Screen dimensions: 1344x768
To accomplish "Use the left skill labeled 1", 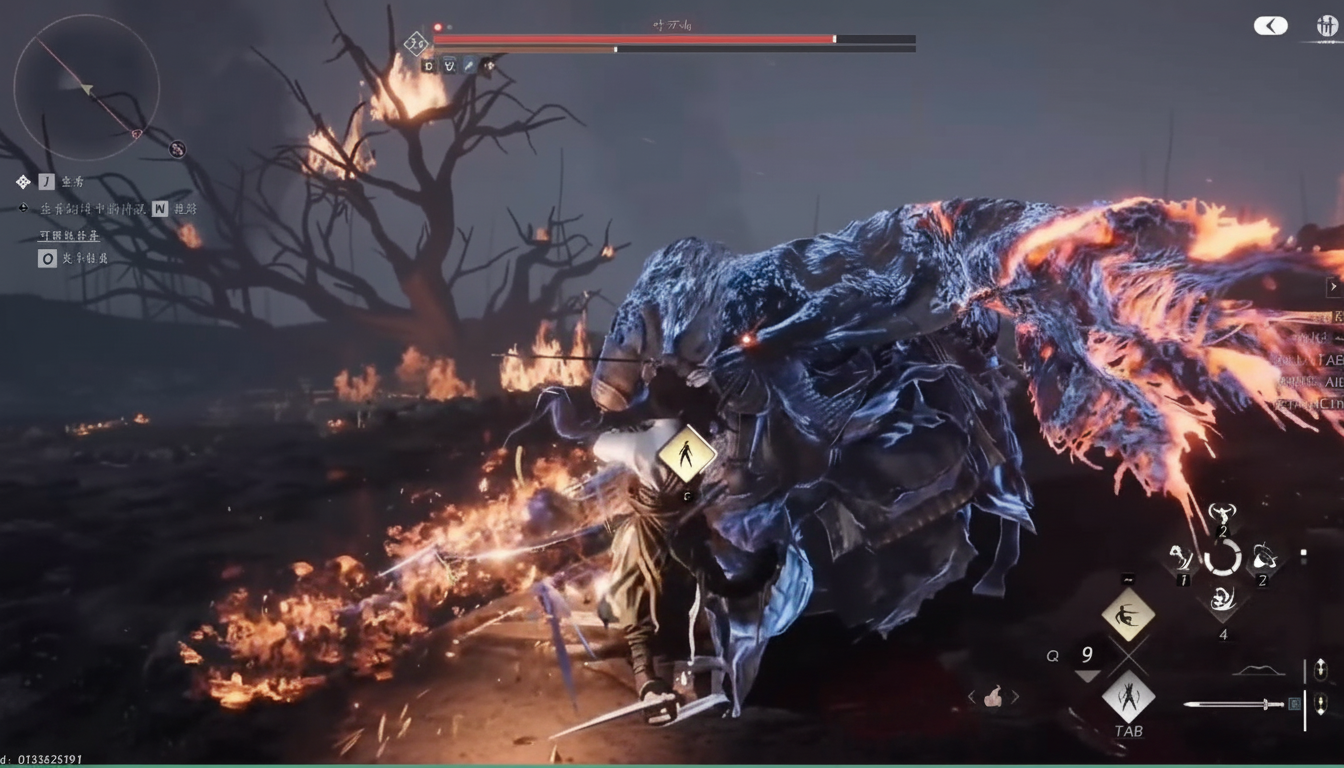I will click(x=1183, y=558).
